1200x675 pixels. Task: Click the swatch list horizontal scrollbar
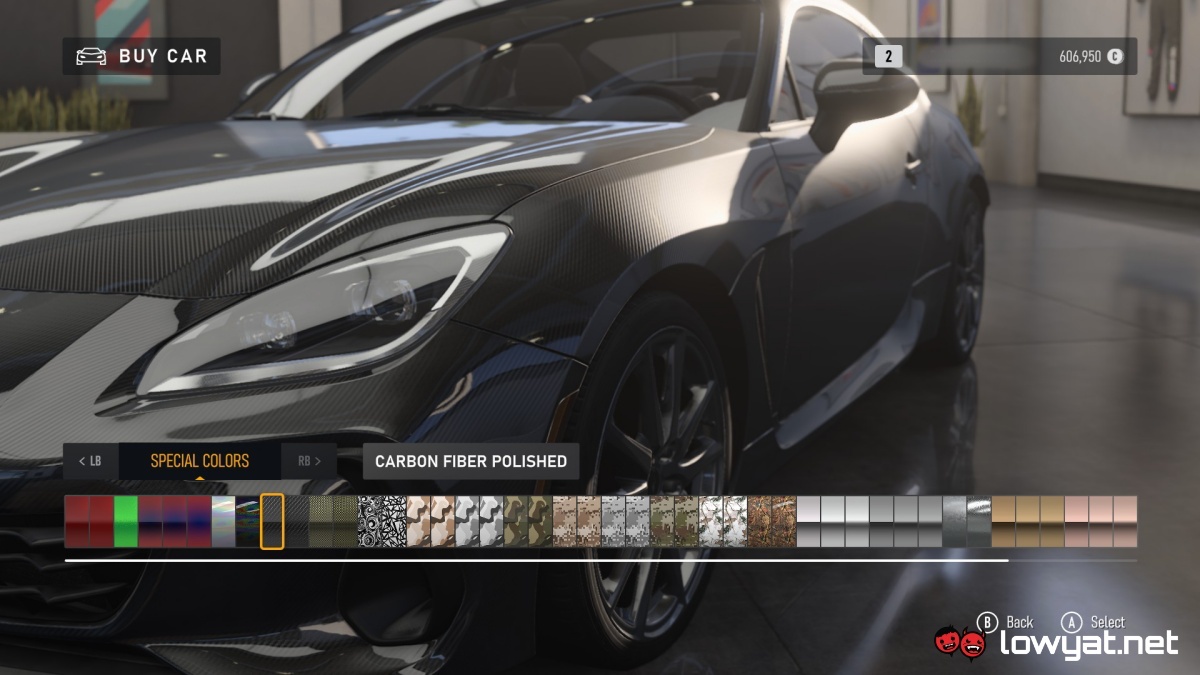click(x=536, y=561)
